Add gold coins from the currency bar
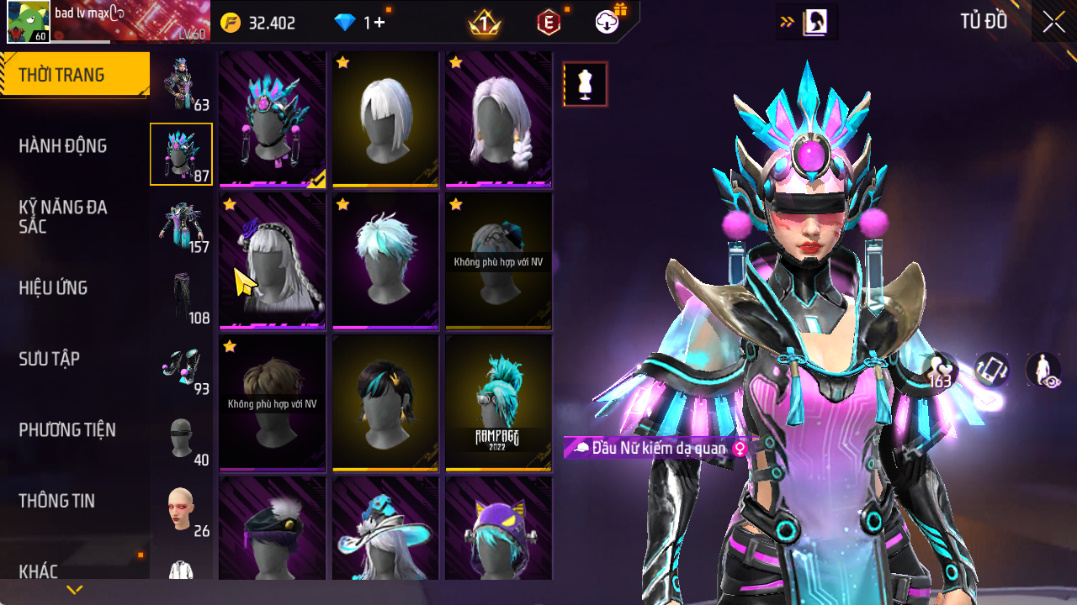Screen dimensions: 1077x605 point(231,22)
